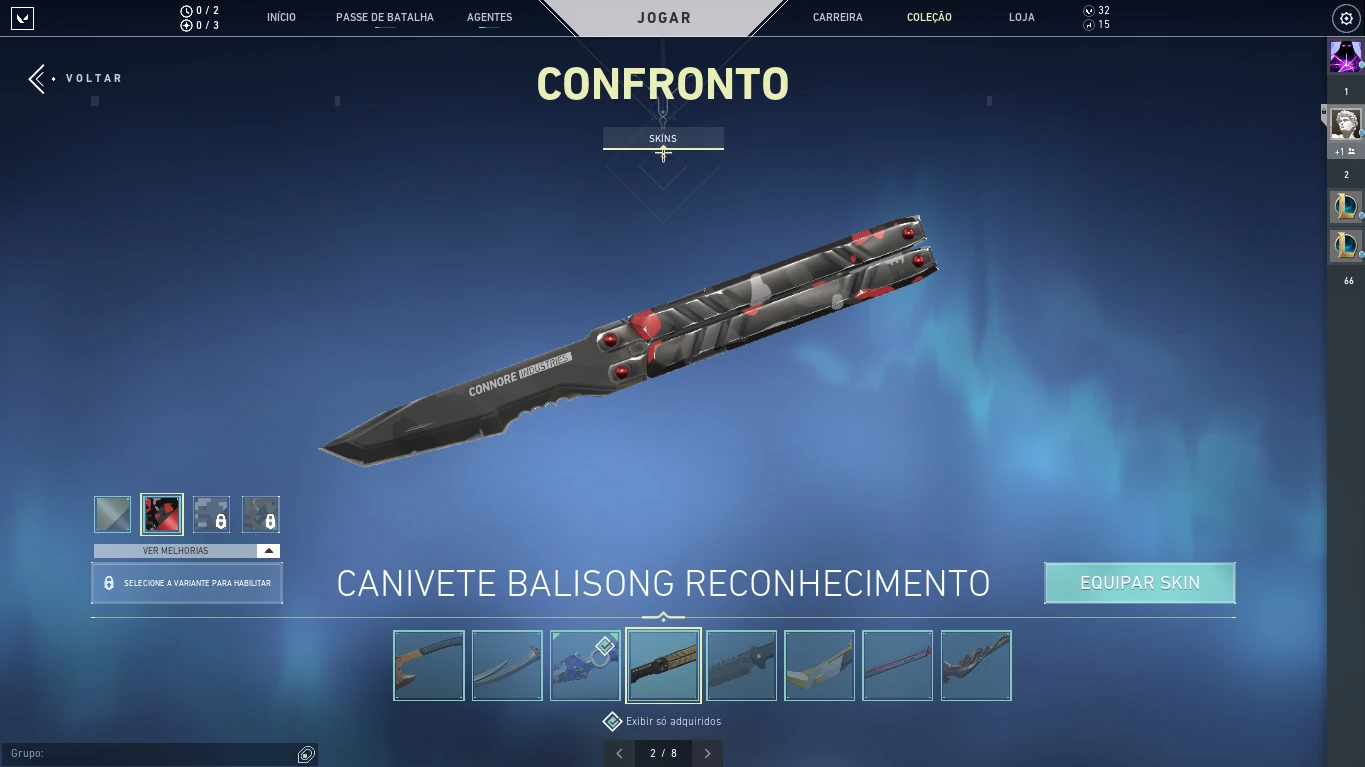Click the 'Exibir só adquiridos' diamond icon
The width and height of the screenshot is (1365, 767).
(x=612, y=720)
